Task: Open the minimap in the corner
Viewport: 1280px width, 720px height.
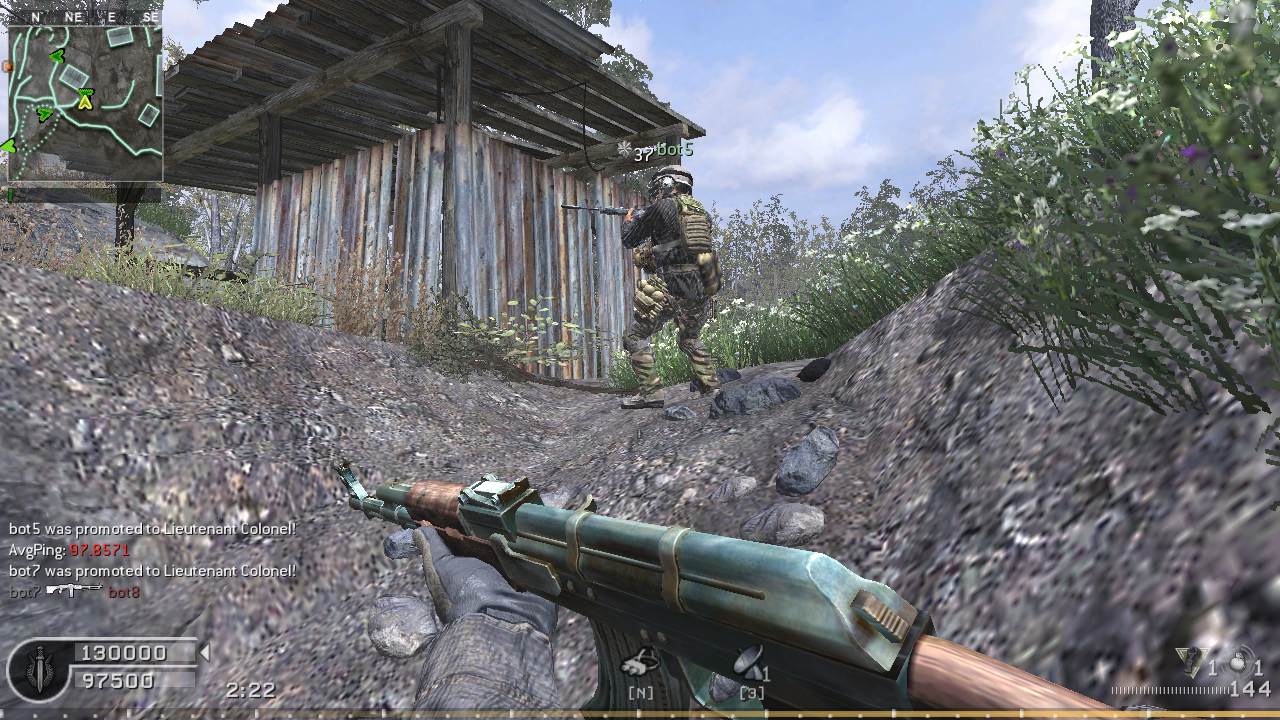Action: click(85, 103)
